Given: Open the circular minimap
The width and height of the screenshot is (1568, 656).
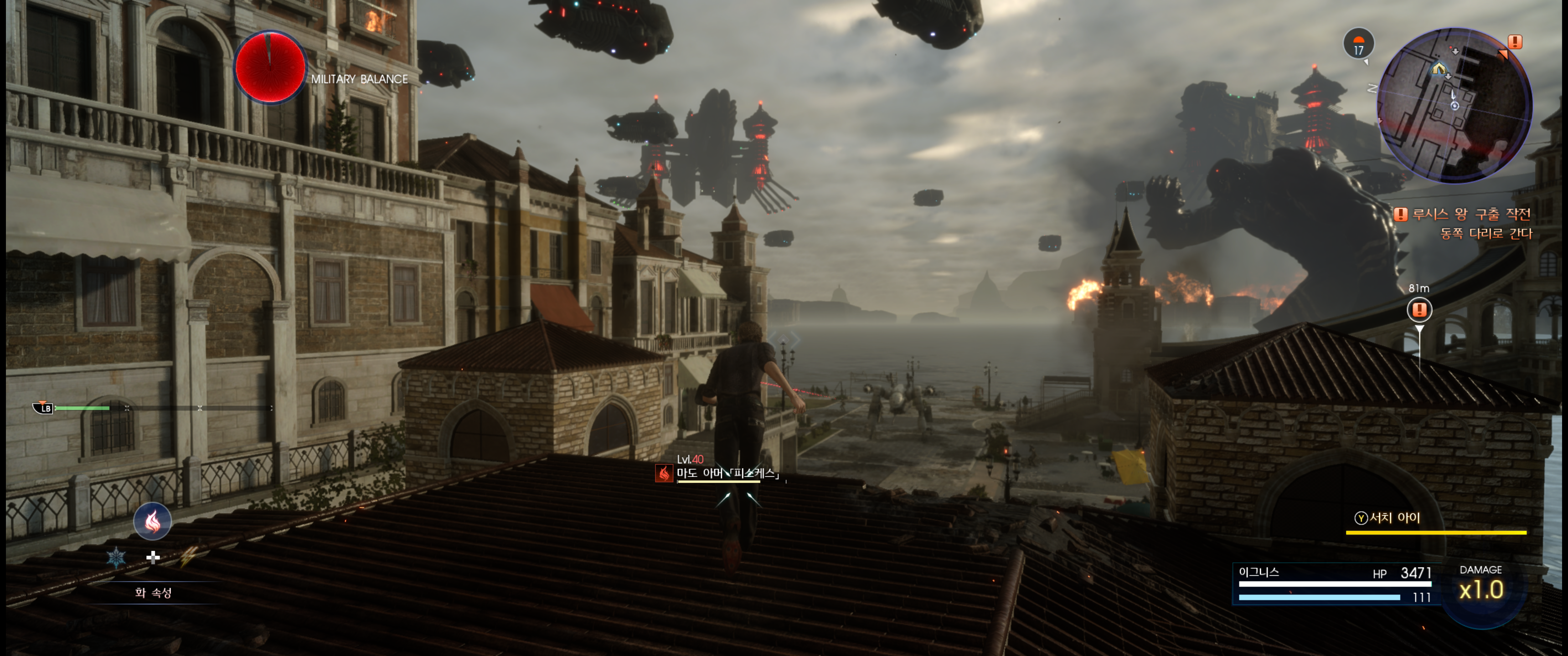Looking at the screenshot, I should pos(1454,106).
